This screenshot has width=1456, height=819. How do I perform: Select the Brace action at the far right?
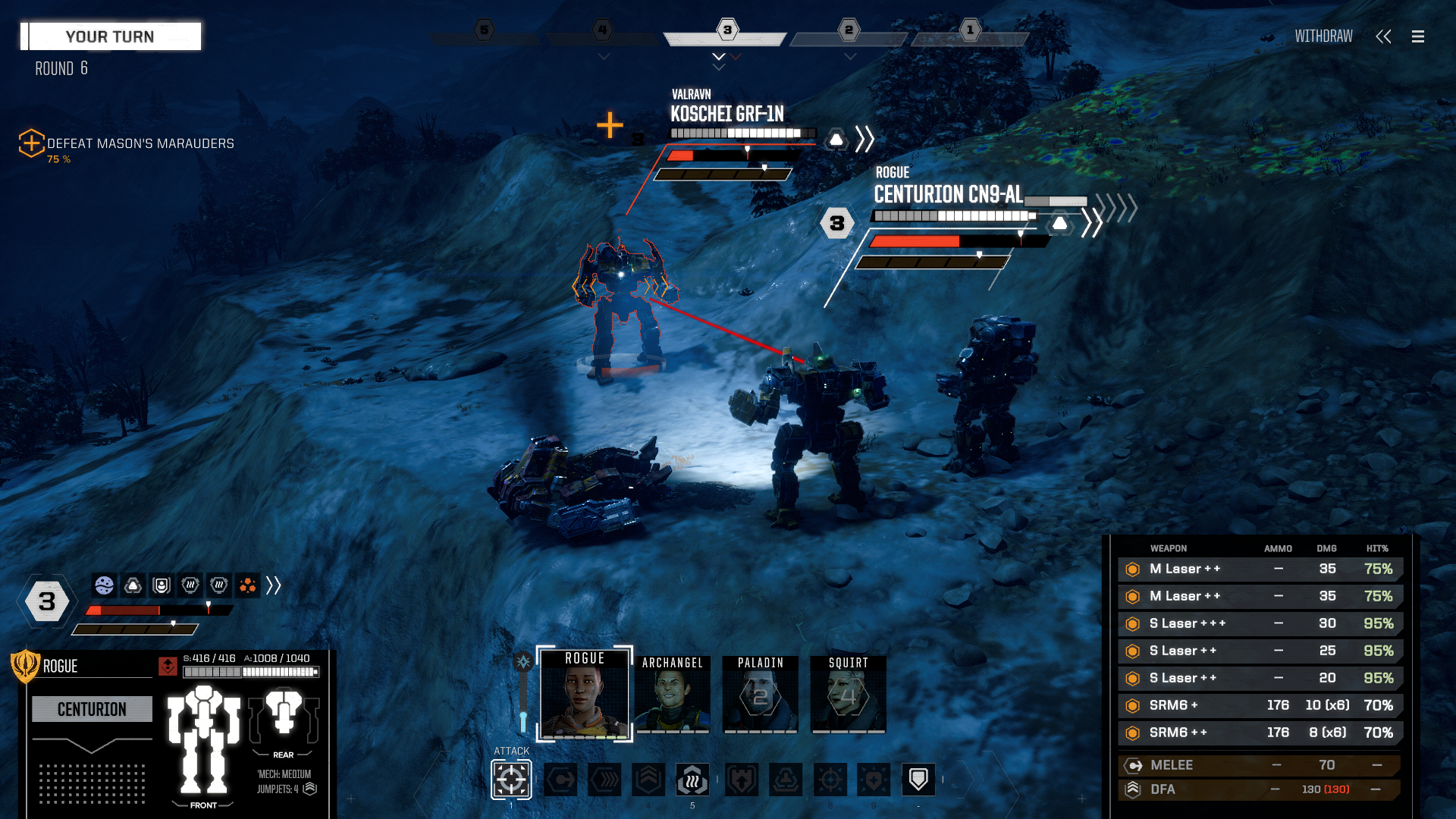coord(918,778)
